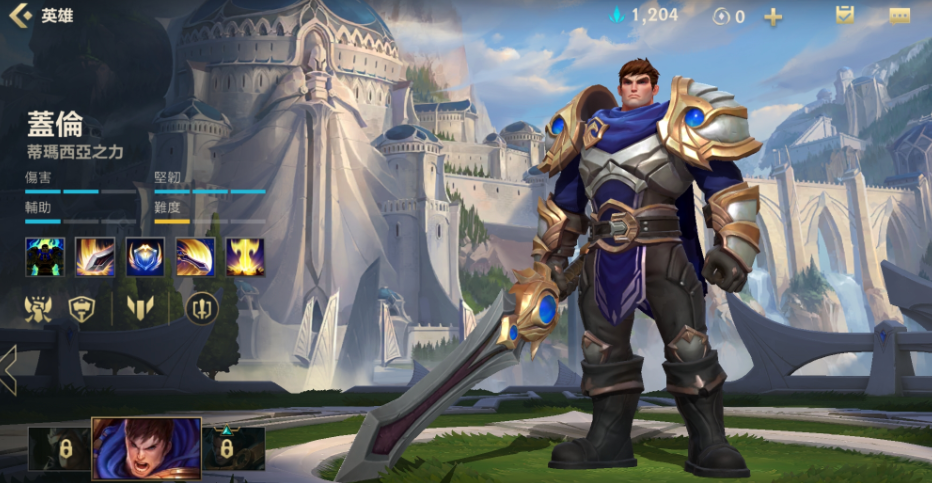Screen dimensions: 932x483
Task: Select the fist with wings role icon
Action: (x=38, y=310)
